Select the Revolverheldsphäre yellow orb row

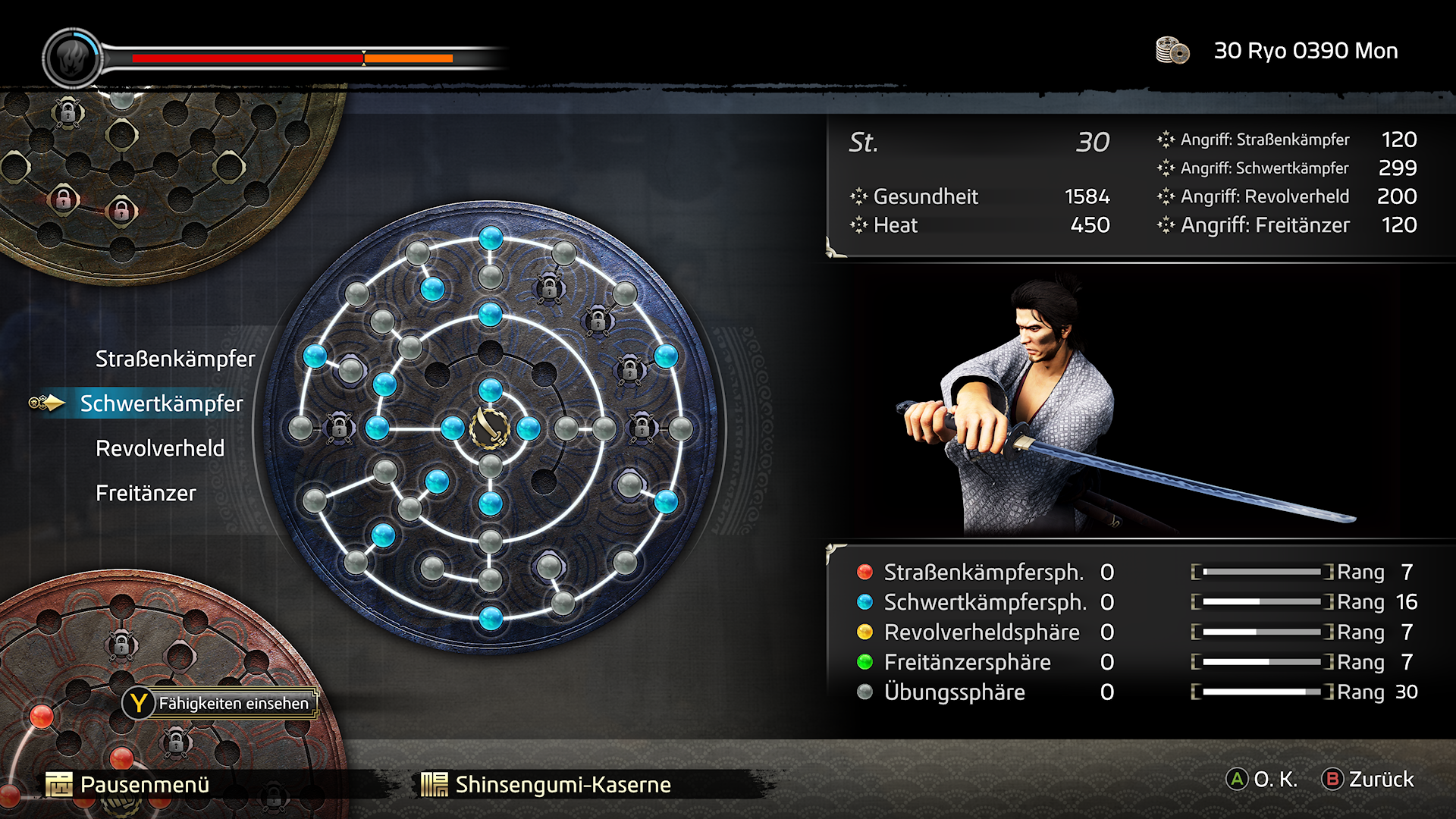tap(981, 632)
